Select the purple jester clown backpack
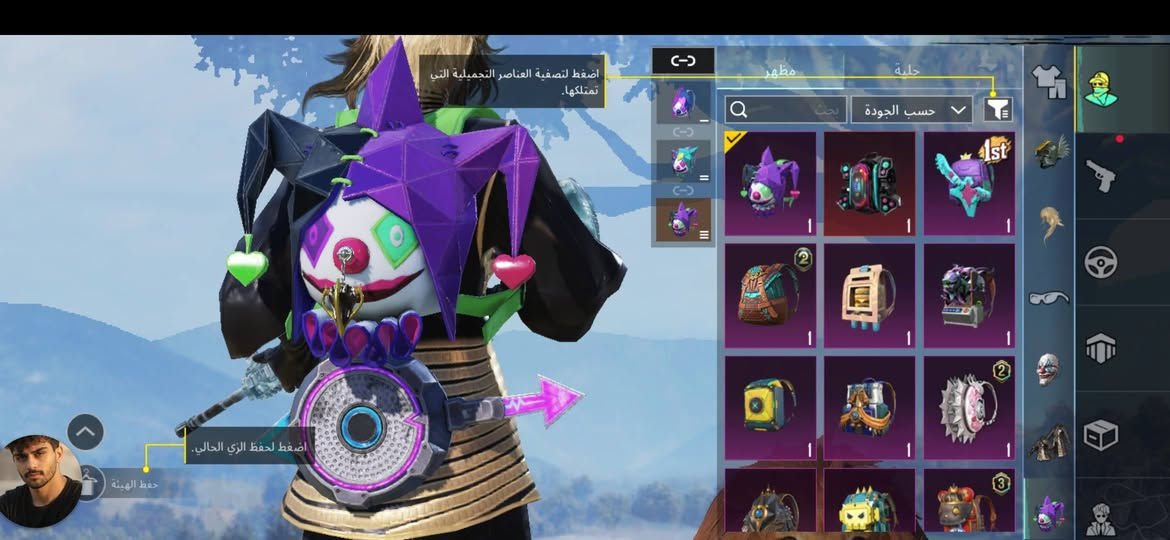1170x540 pixels. [769, 184]
